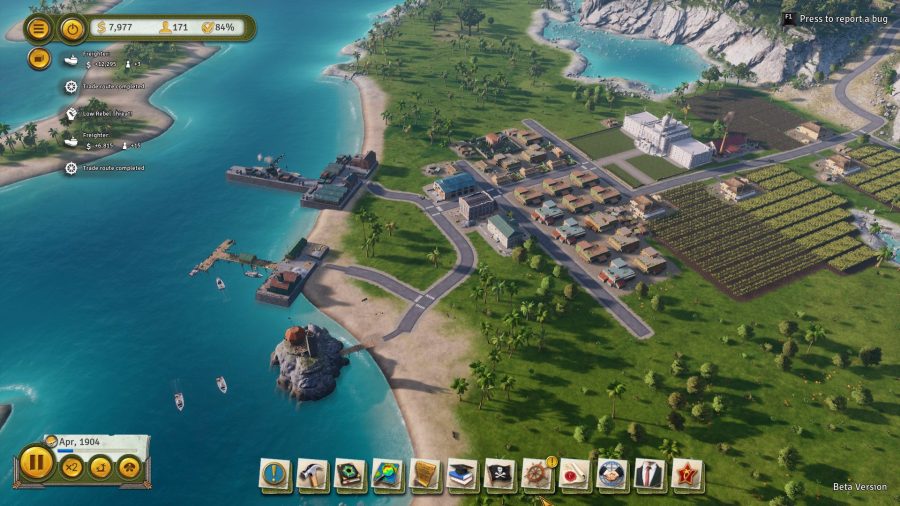Open the pirate flag raids panel
The image size is (900, 506).
500,473
